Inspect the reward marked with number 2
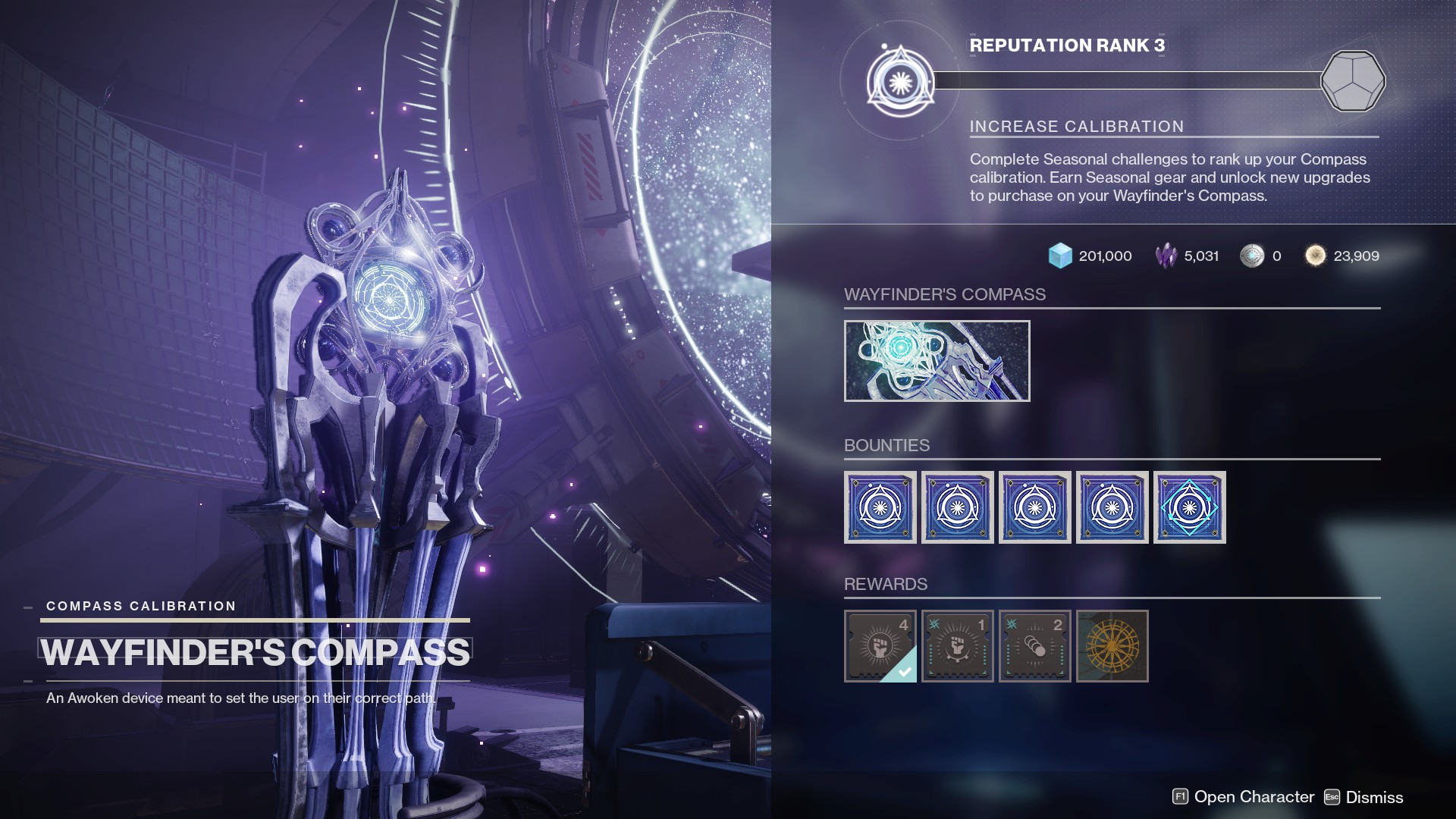 point(1035,646)
